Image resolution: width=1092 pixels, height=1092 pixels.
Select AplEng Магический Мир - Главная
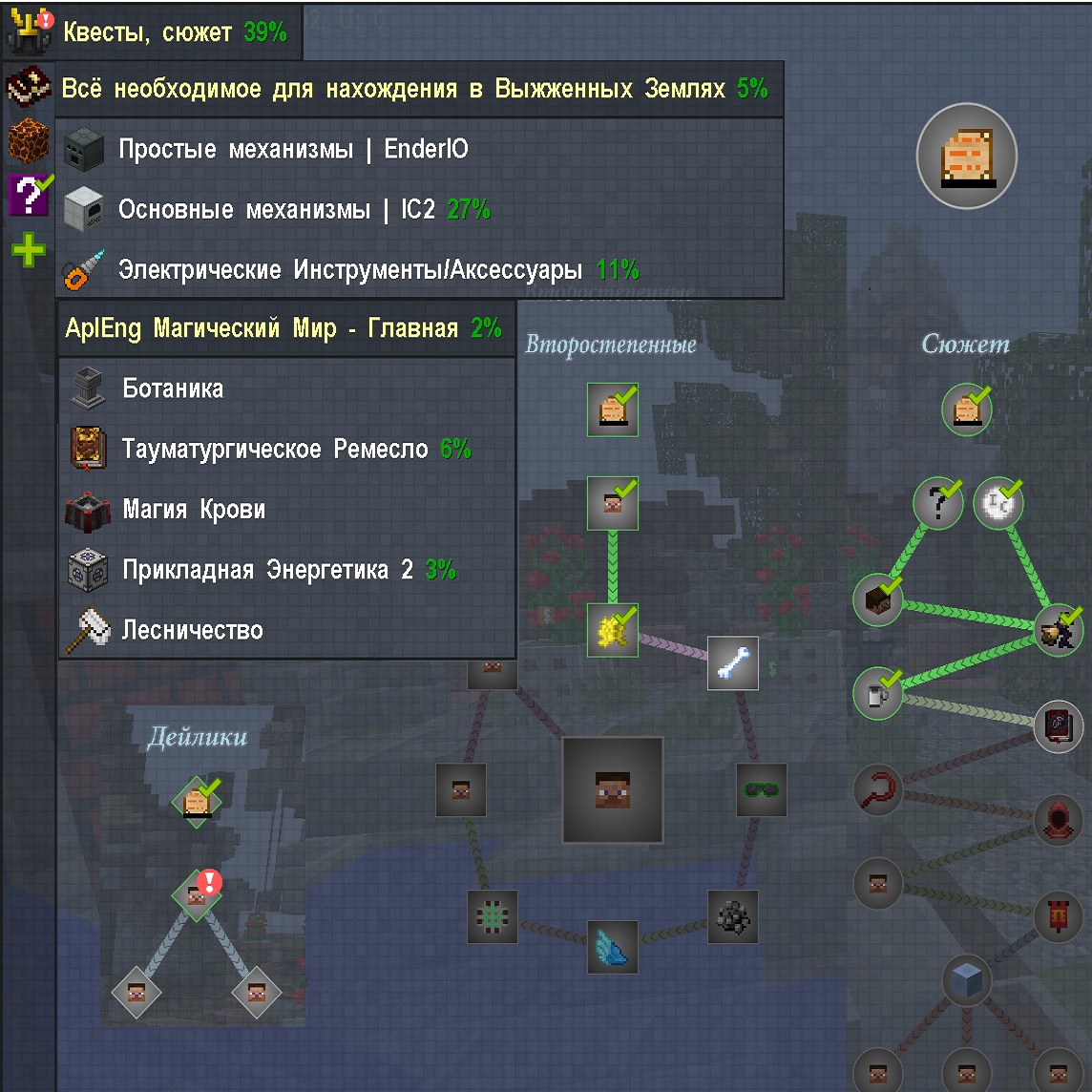(x=283, y=329)
